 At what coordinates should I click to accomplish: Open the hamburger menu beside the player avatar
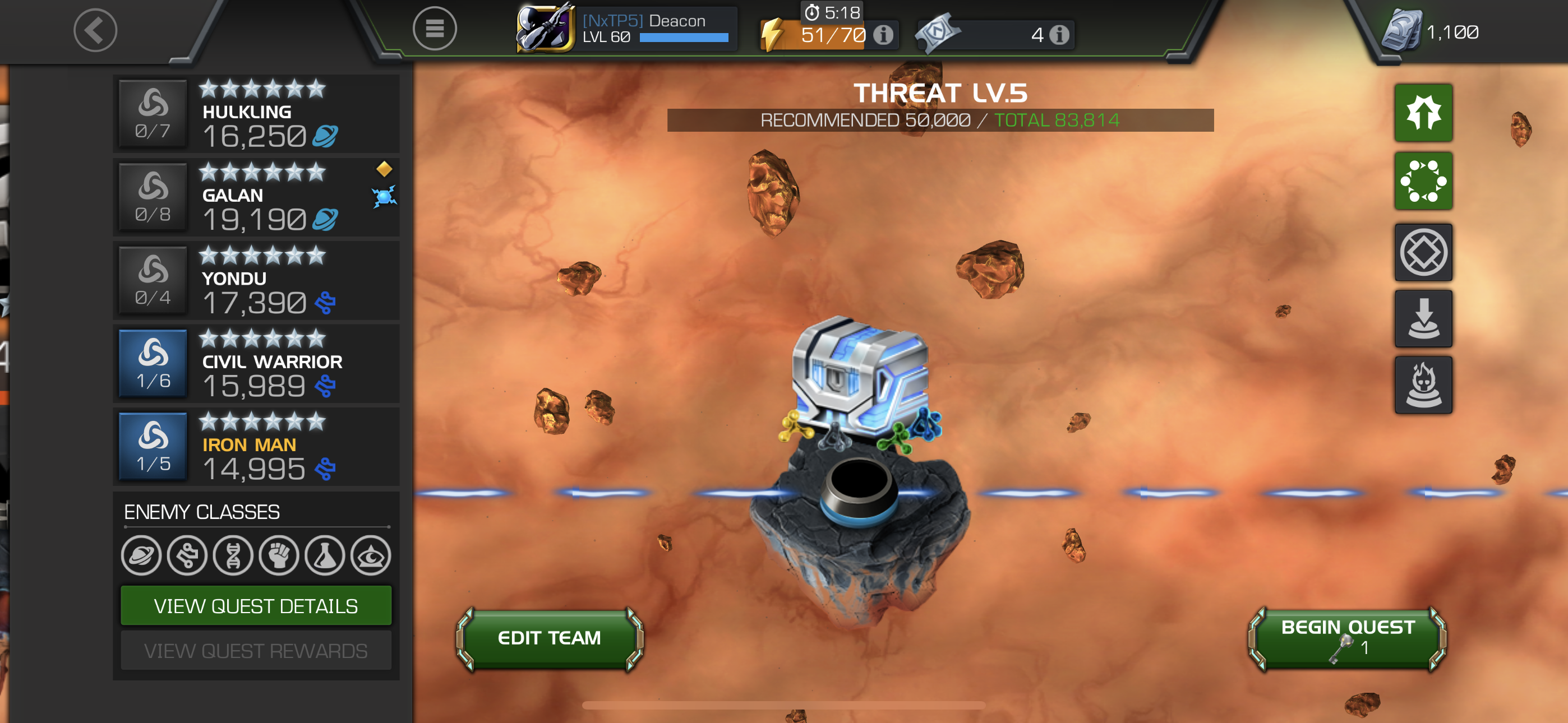[435, 29]
